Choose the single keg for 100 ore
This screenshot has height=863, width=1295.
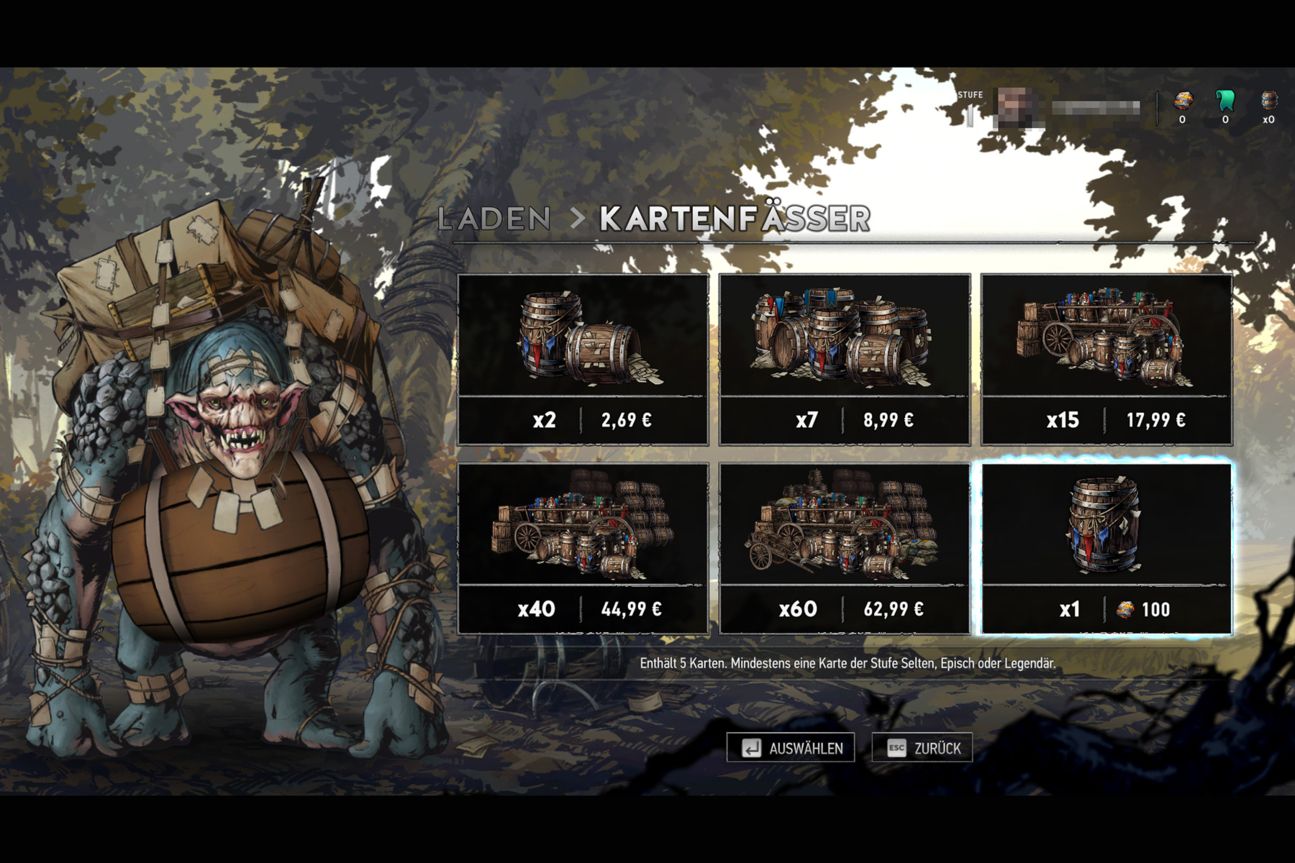1107,548
